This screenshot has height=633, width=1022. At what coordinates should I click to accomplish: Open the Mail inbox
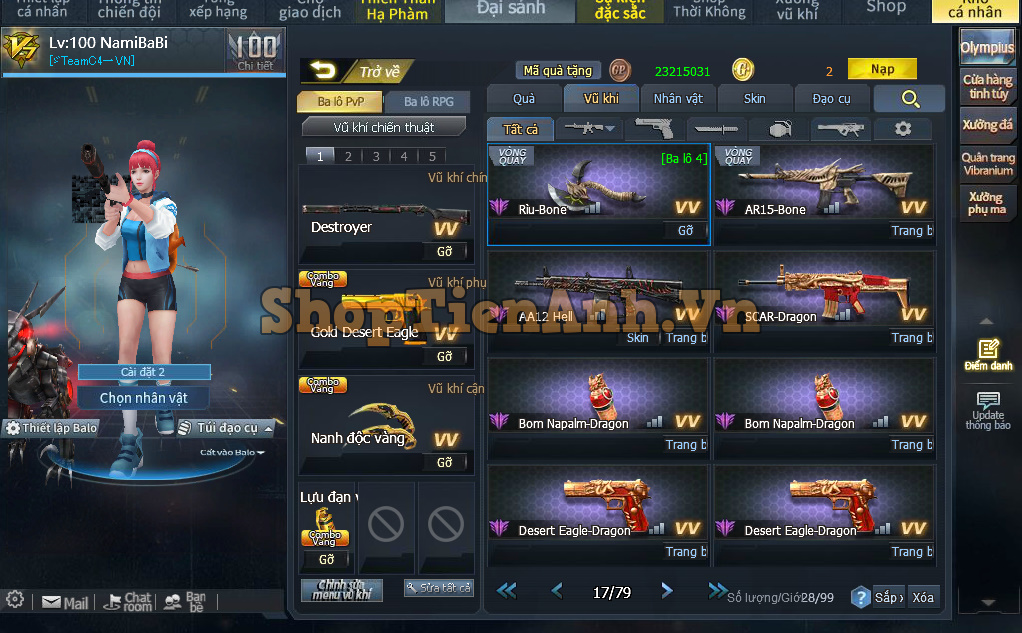65,603
